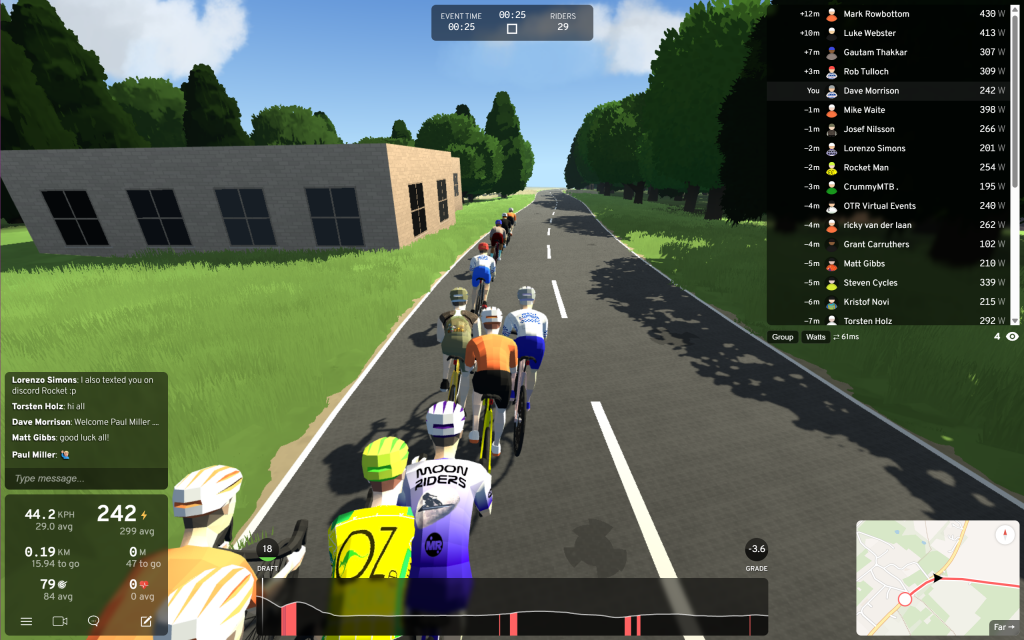Focus the 'Type message...' chat box
This screenshot has height=640, width=1024.
click(85, 479)
